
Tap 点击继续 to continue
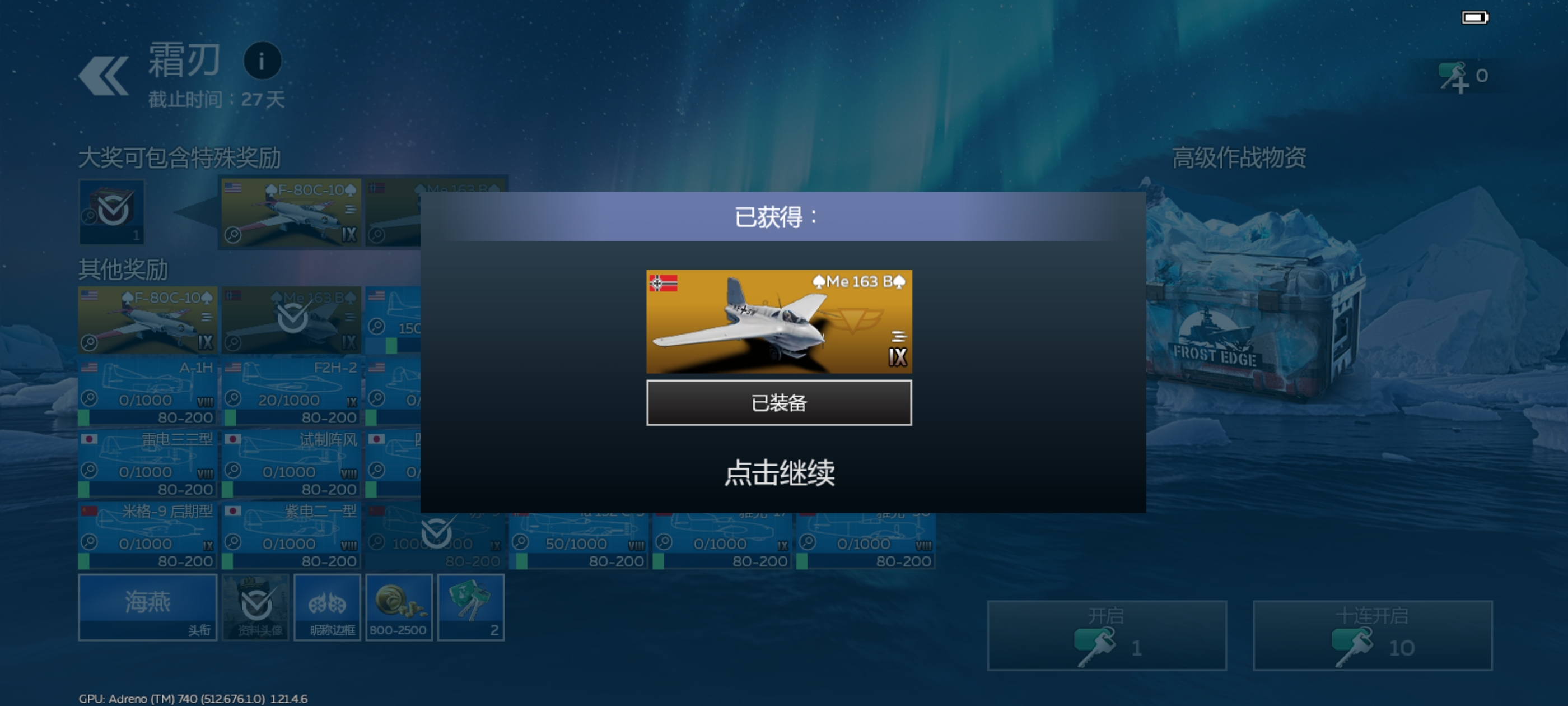point(782,473)
